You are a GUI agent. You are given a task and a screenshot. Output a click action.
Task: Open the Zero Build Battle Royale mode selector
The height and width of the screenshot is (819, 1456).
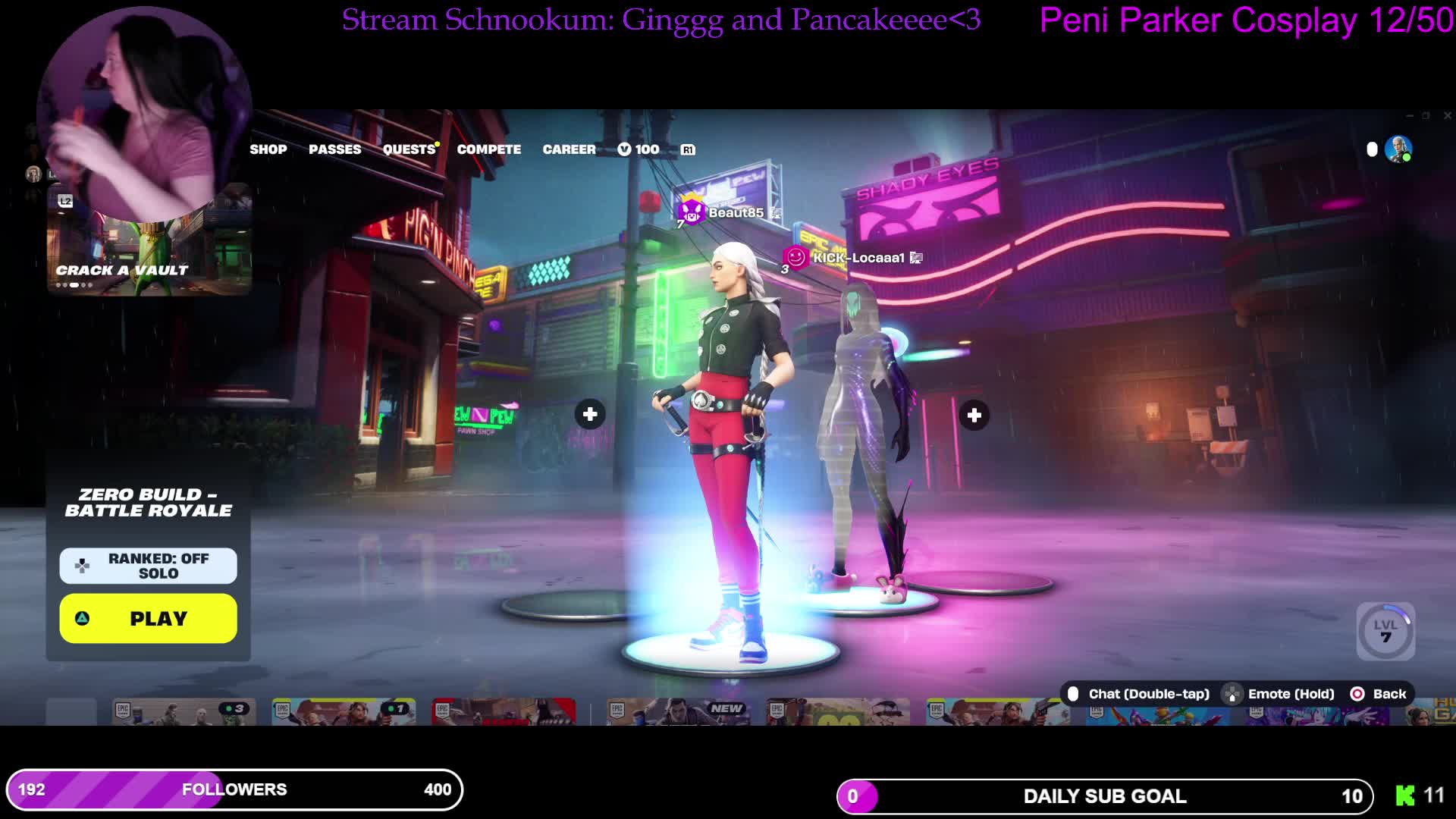148,502
